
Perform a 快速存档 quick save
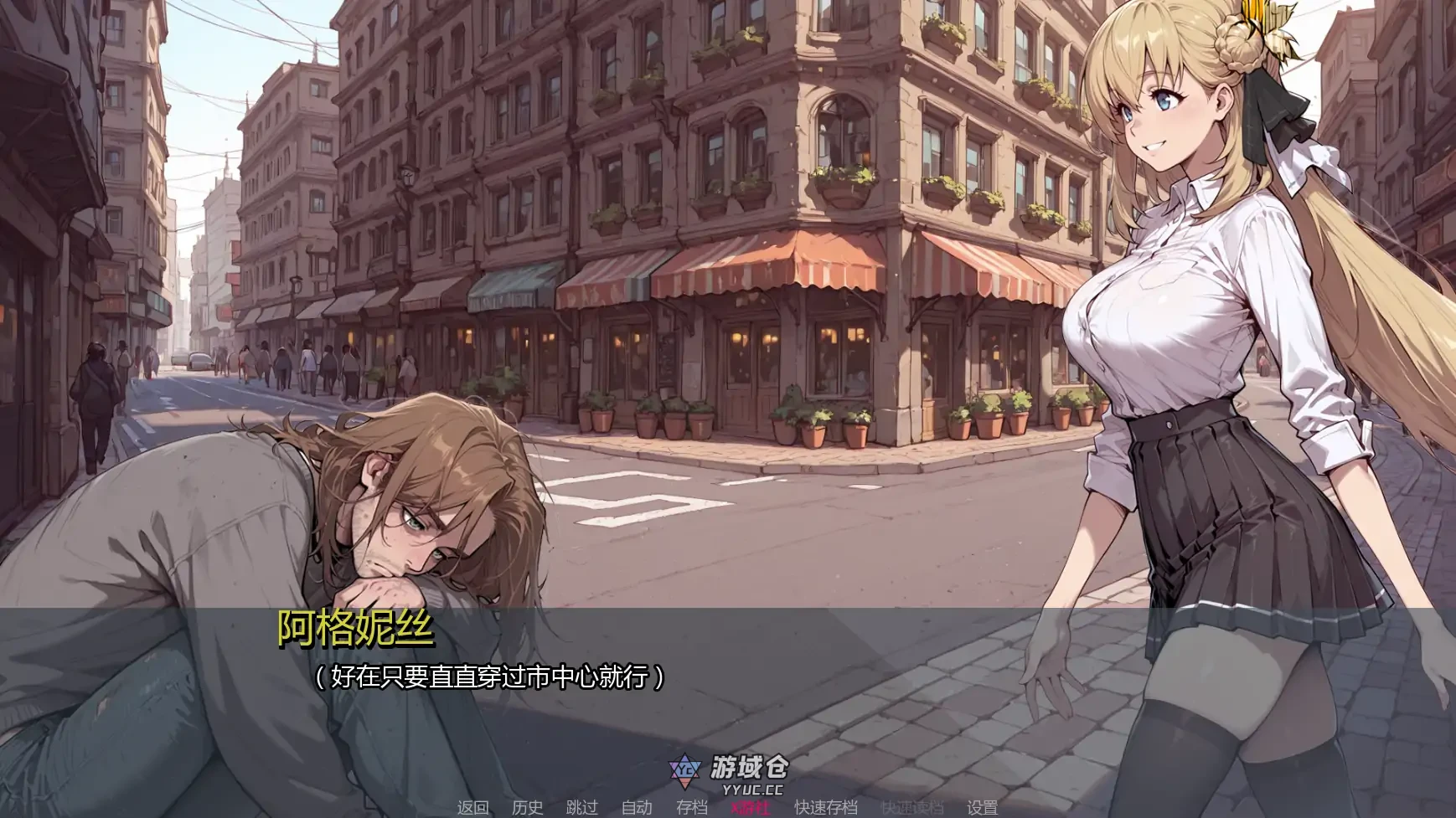(x=825, y=809)
